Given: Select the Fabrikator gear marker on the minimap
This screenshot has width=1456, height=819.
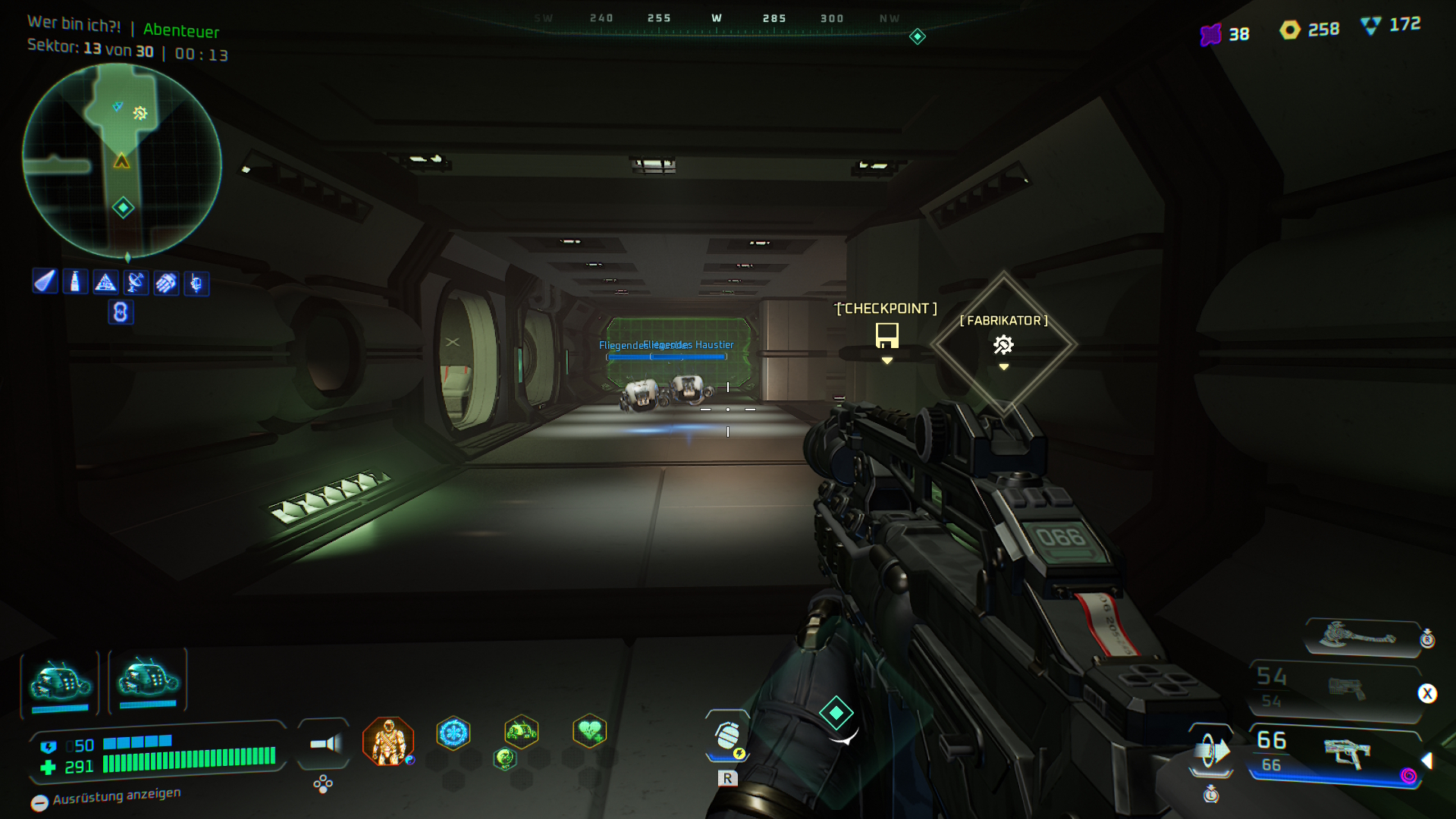Looking at the screenshot, I should click(x=140, y=113).
